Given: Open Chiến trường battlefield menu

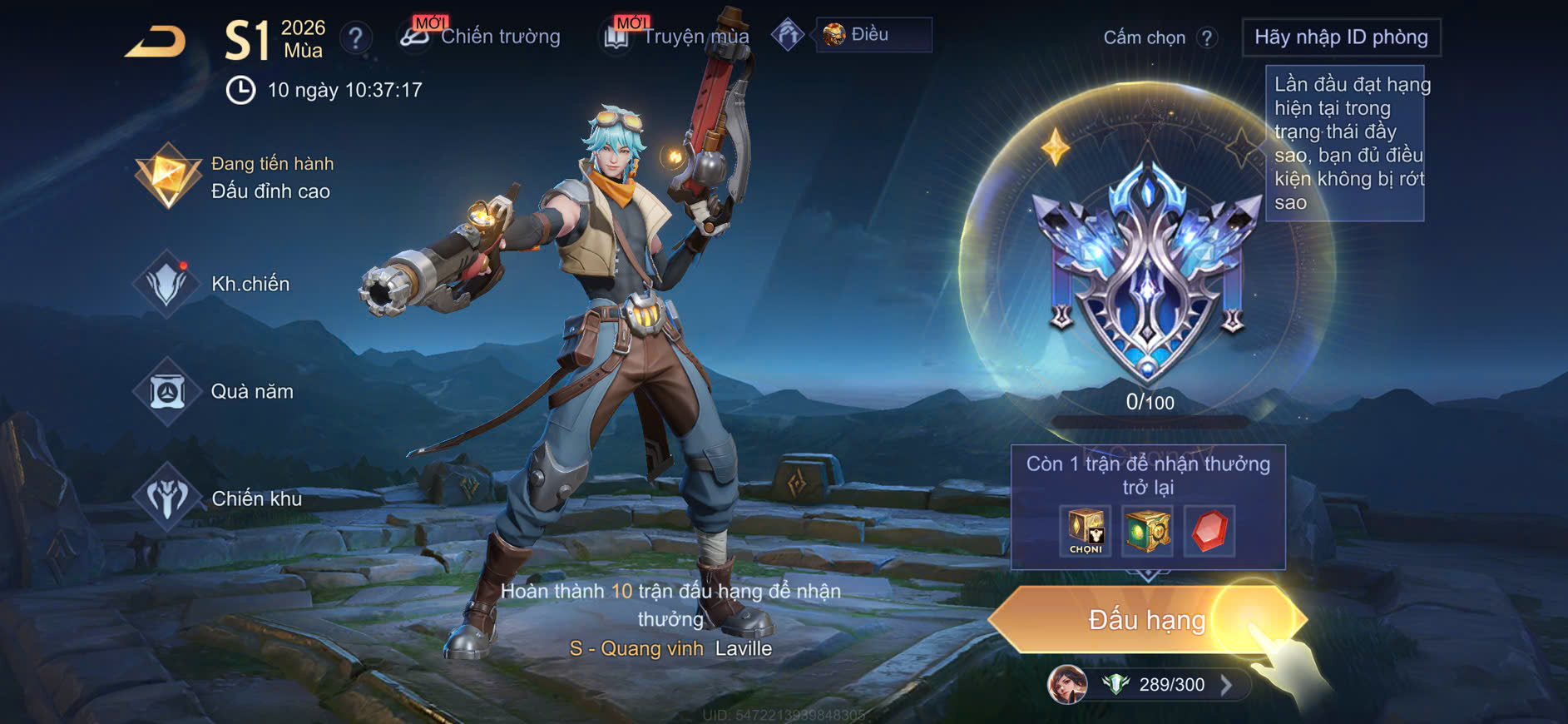Looking at the screenshot, I should tap(481, 37).
